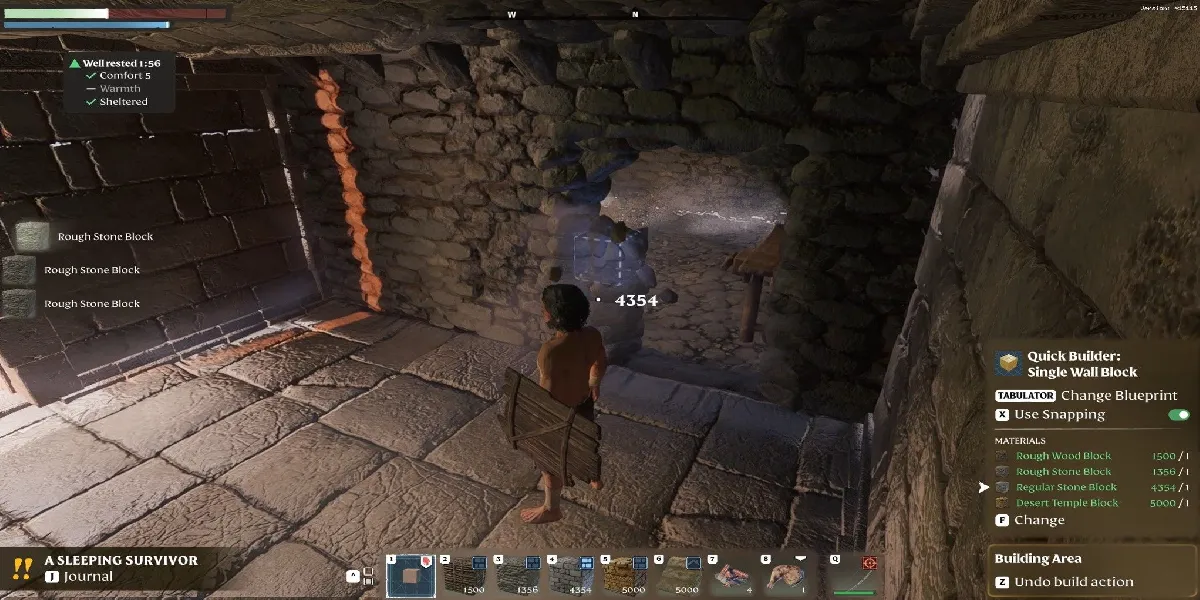Select the roasted meat hotbar slot

point(787,575)
